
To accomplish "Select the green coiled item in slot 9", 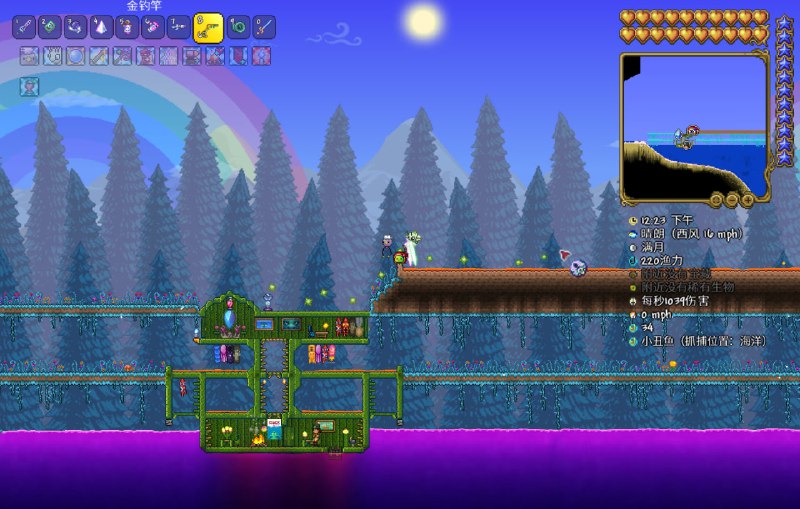I will click(x=238, y=27).
